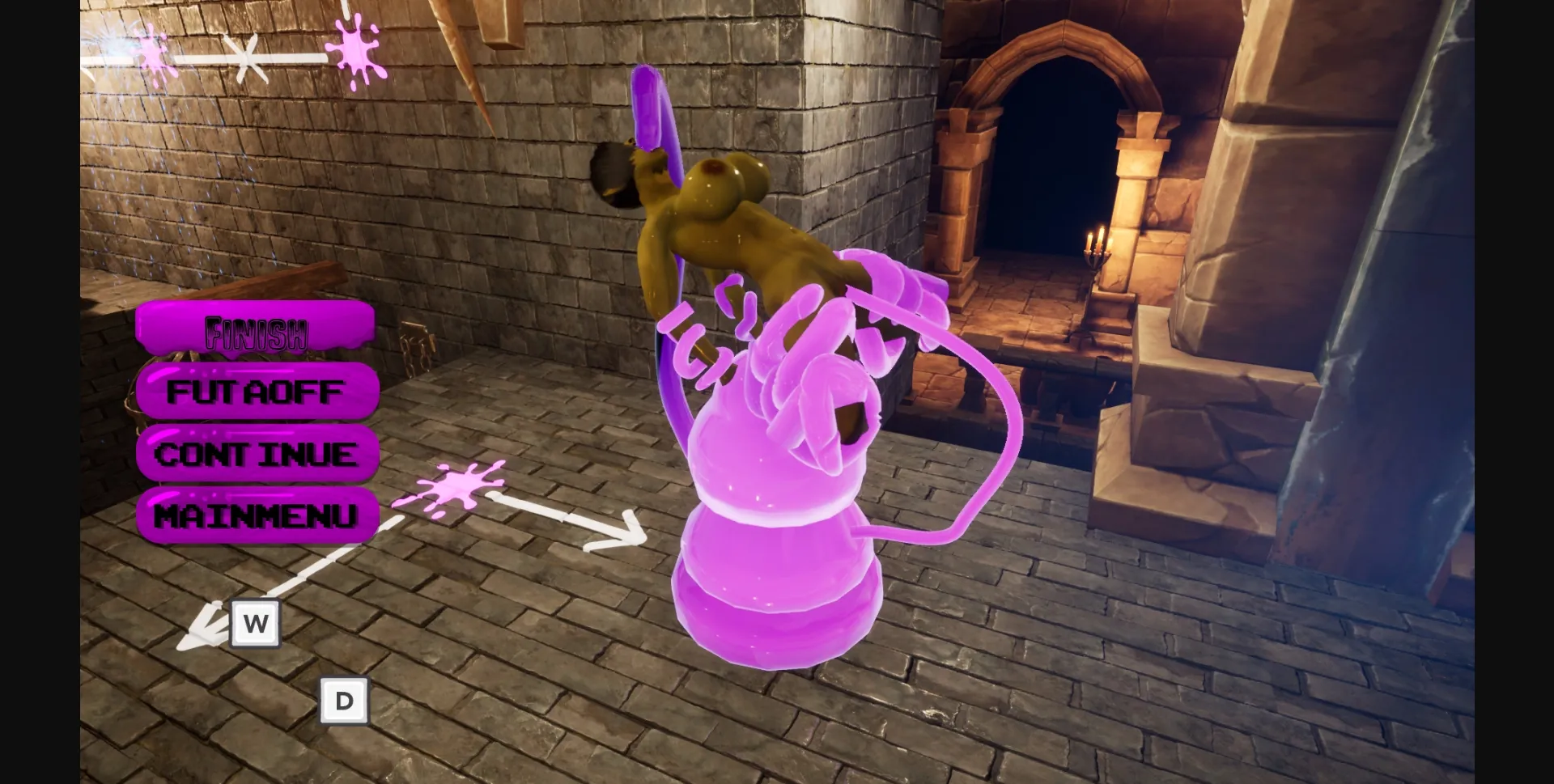The image size is (1554, 784).
Task: Click the D key movement indicator
Action: coord(345,699)
